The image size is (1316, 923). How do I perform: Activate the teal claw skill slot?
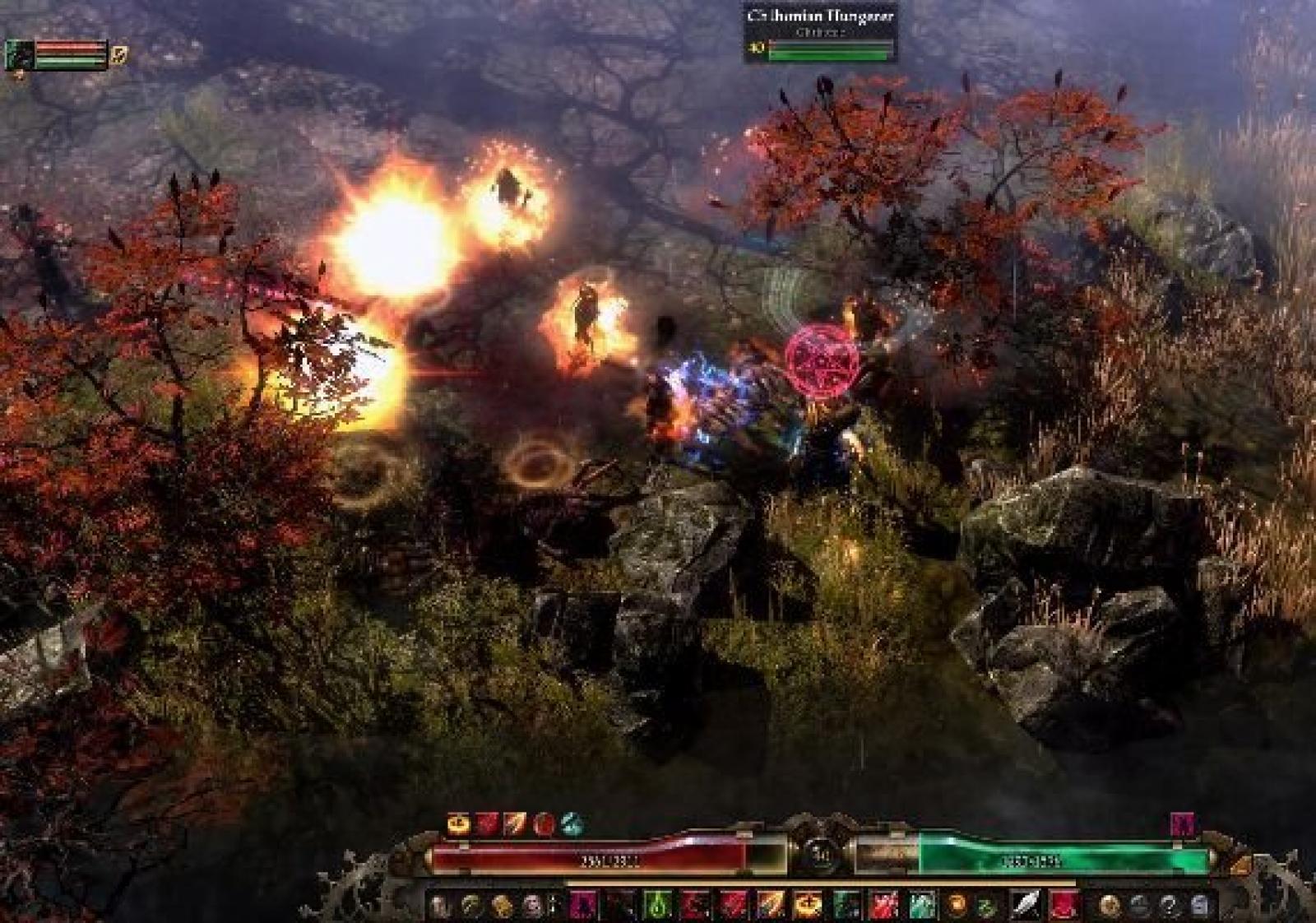pyautogui.click(x=921, y=905)
